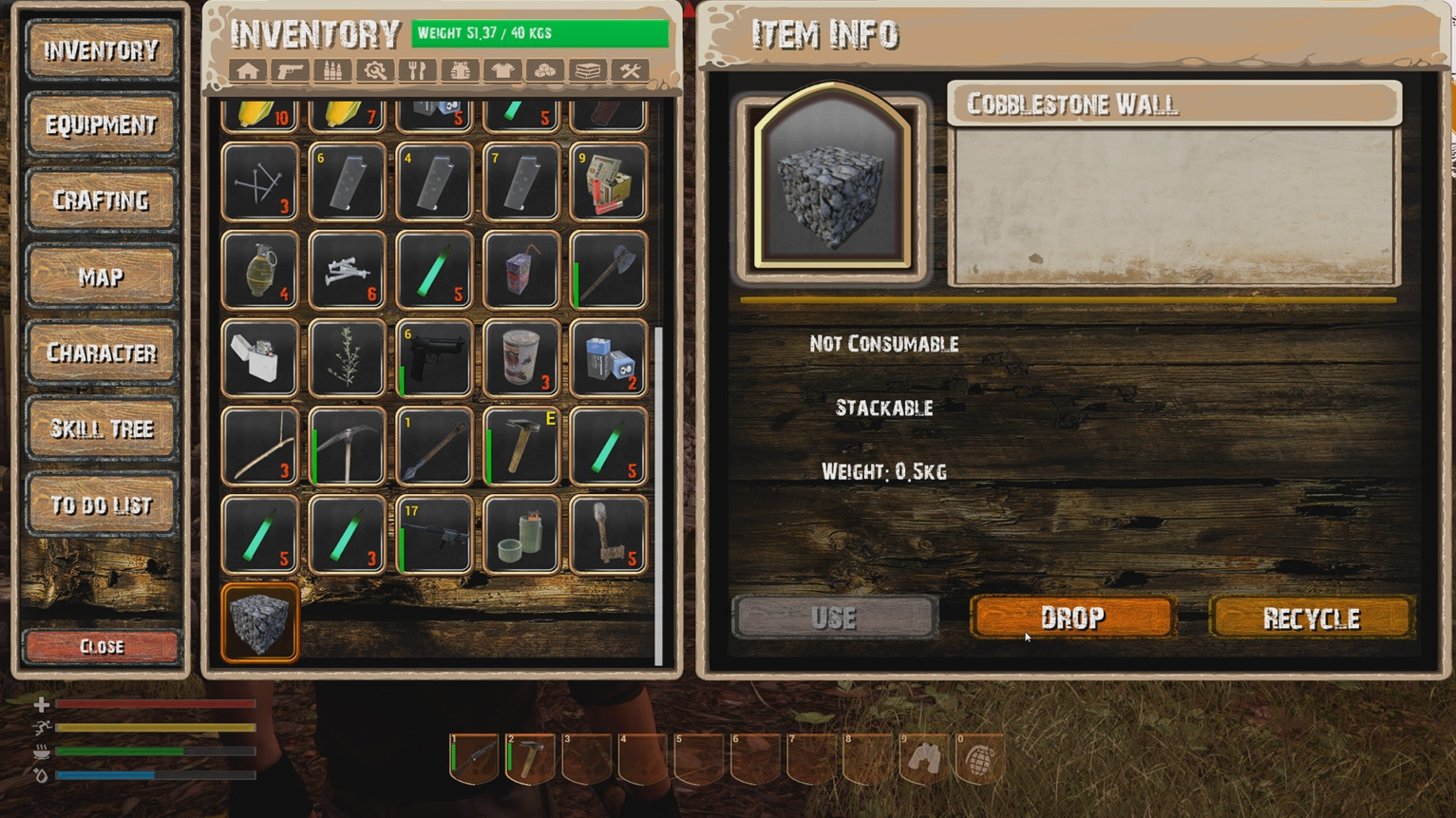The height and width of the screenshot is (818, 1456).
Task: Click the crossed hammer and wrench tools filter
Action: (x=631, y=70)
